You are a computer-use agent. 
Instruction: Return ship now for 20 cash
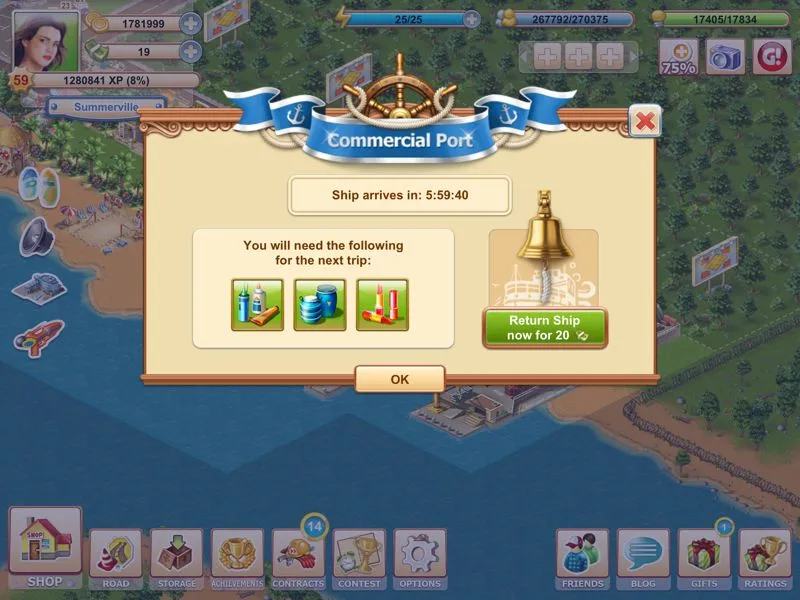pos(545,328)
